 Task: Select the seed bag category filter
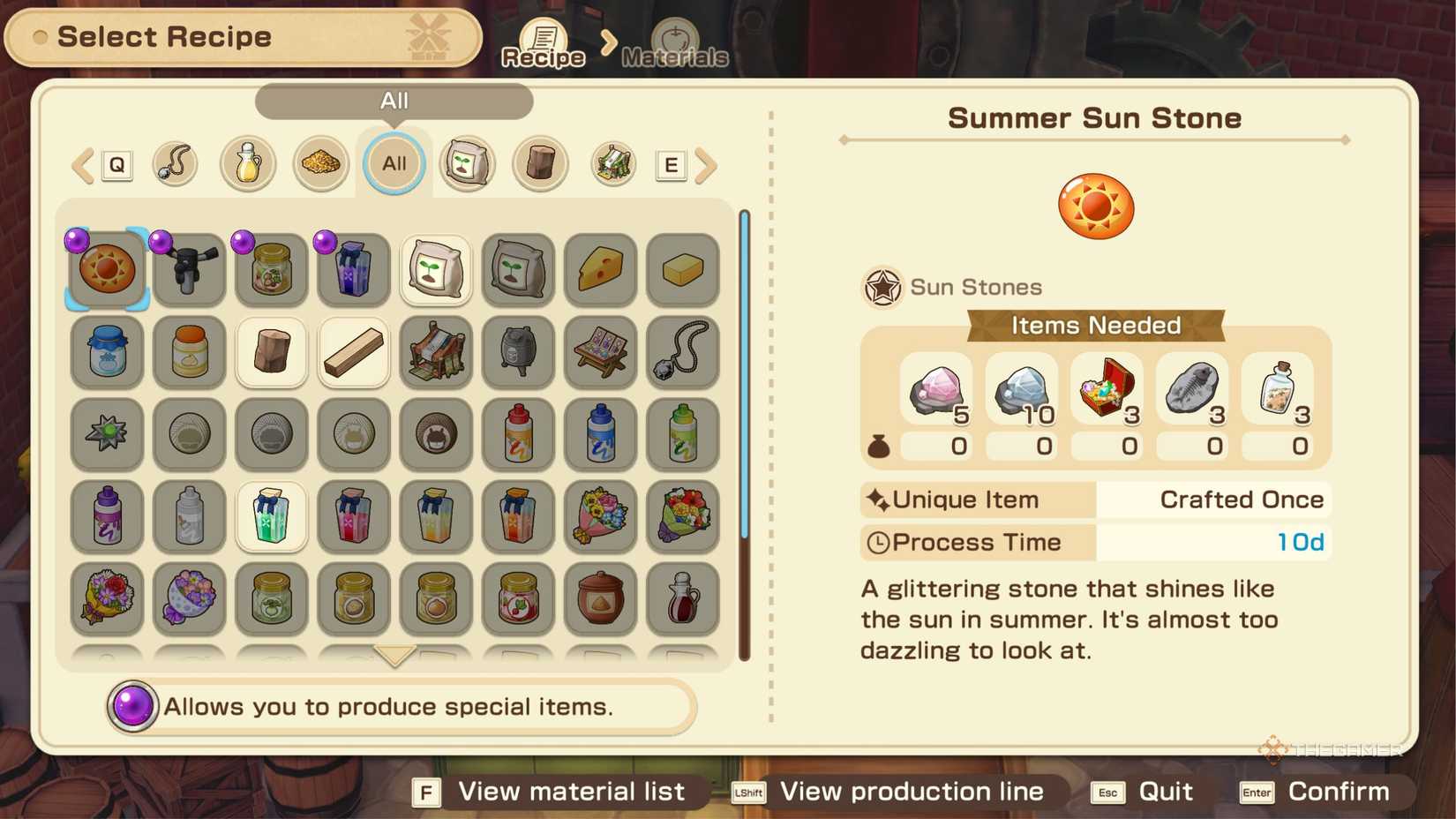click(467, 163)
